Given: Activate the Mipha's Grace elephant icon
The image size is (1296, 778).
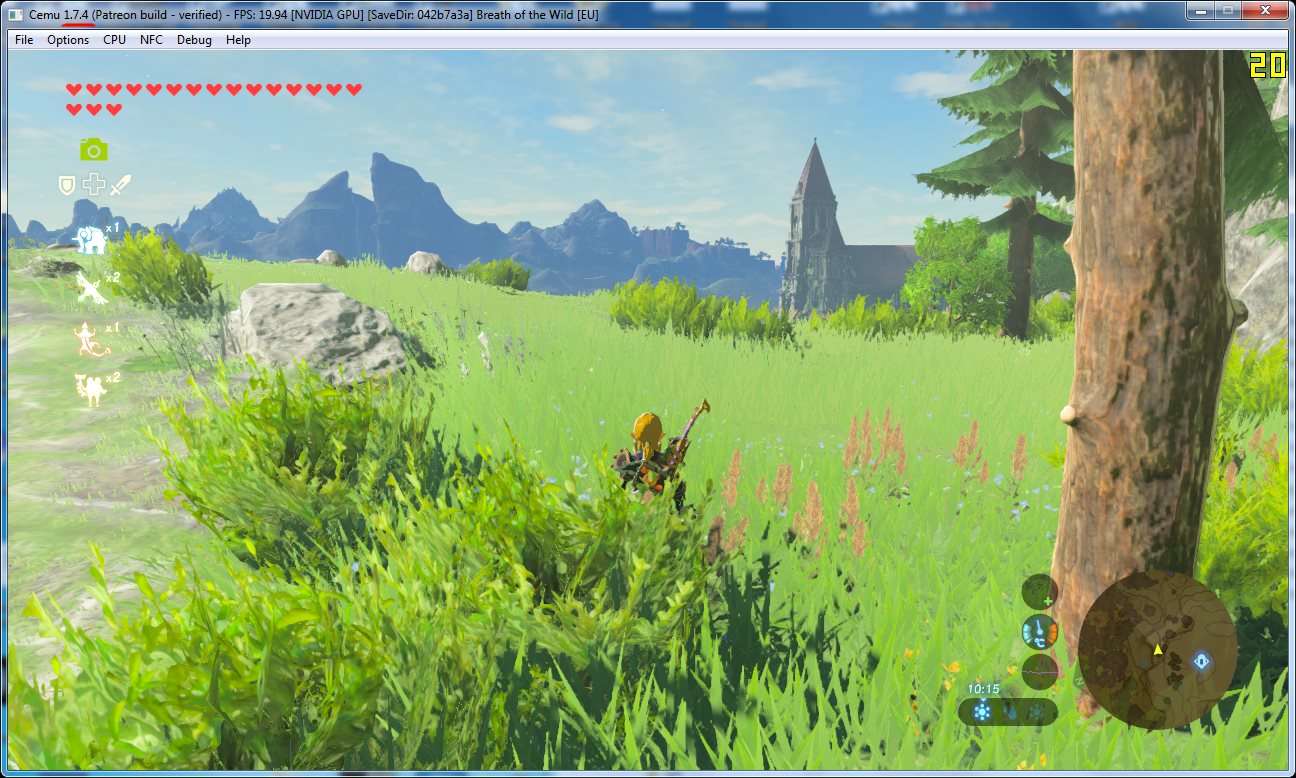Looking at the screenshot, I should (x=91, y=239).
